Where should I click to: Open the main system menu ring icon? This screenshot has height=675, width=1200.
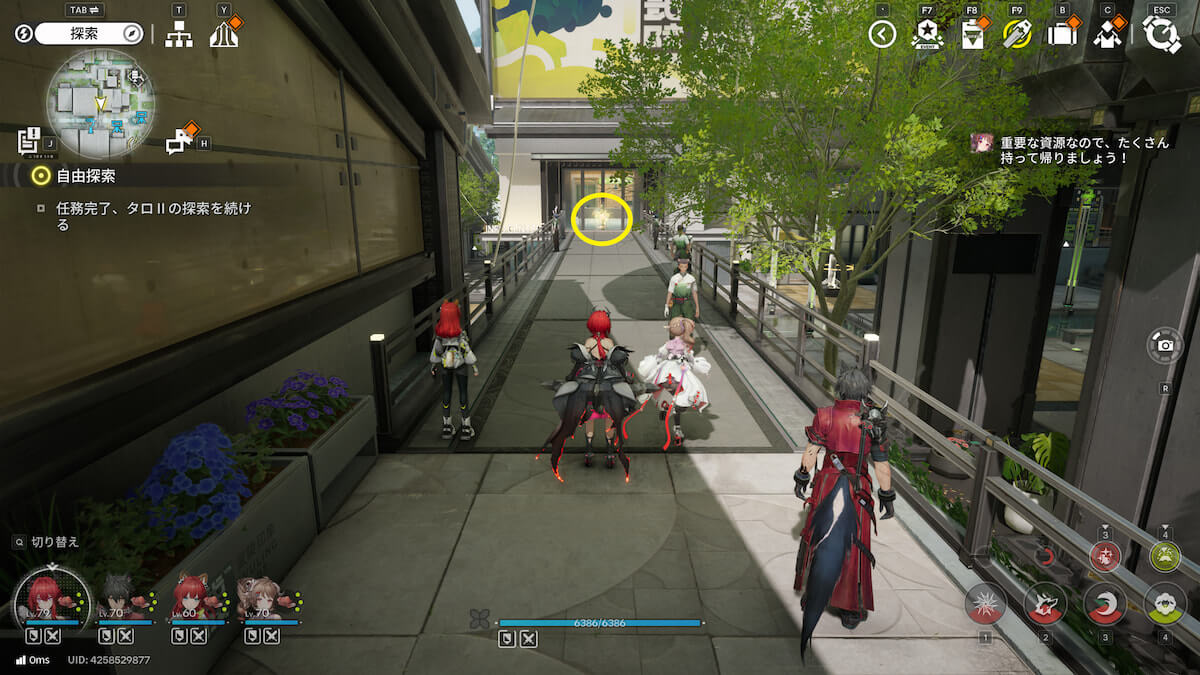point(1161,35)
